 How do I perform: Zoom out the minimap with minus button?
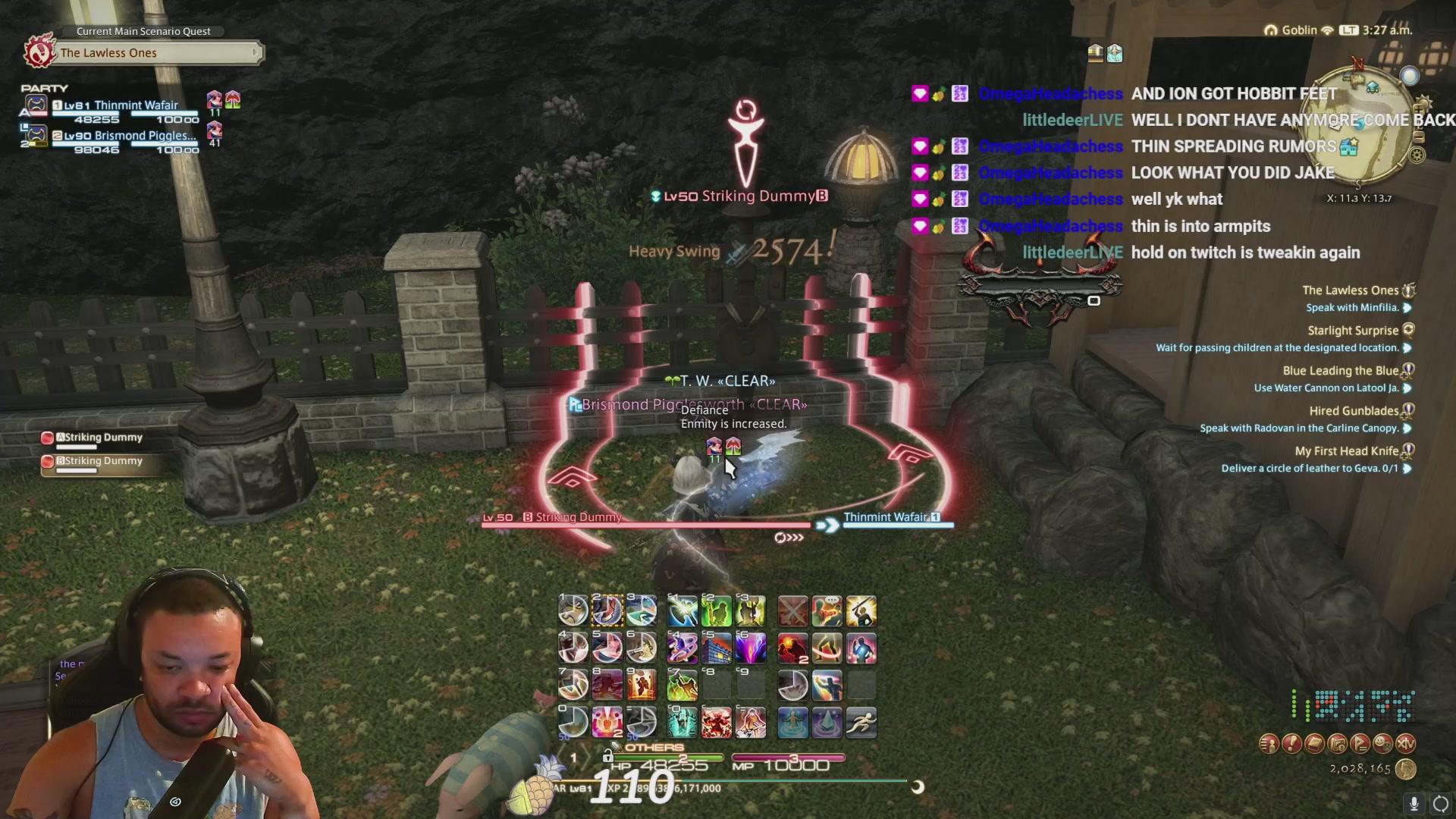[1419, 137]
